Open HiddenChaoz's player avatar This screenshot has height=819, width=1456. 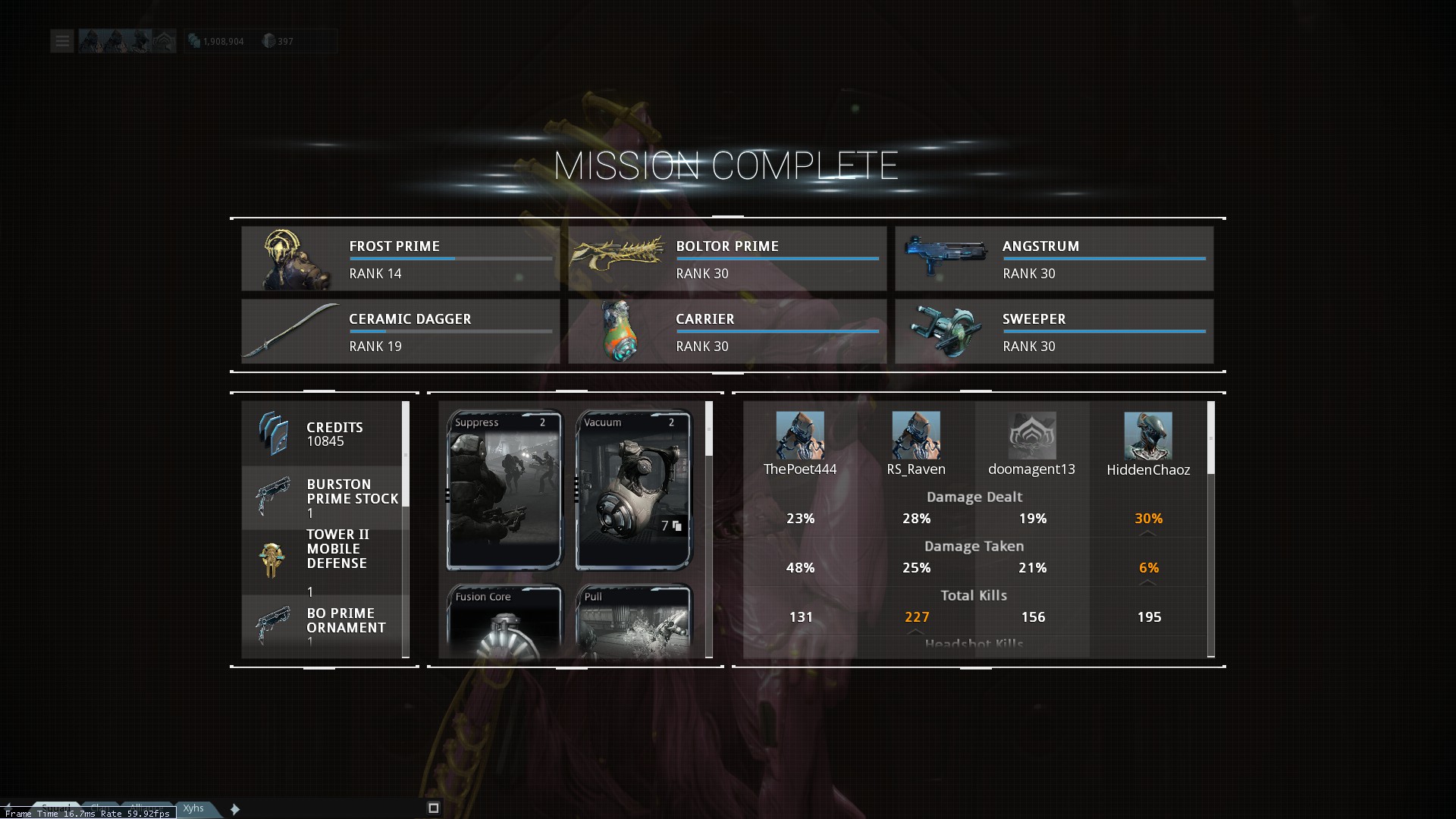[1148, 435]
